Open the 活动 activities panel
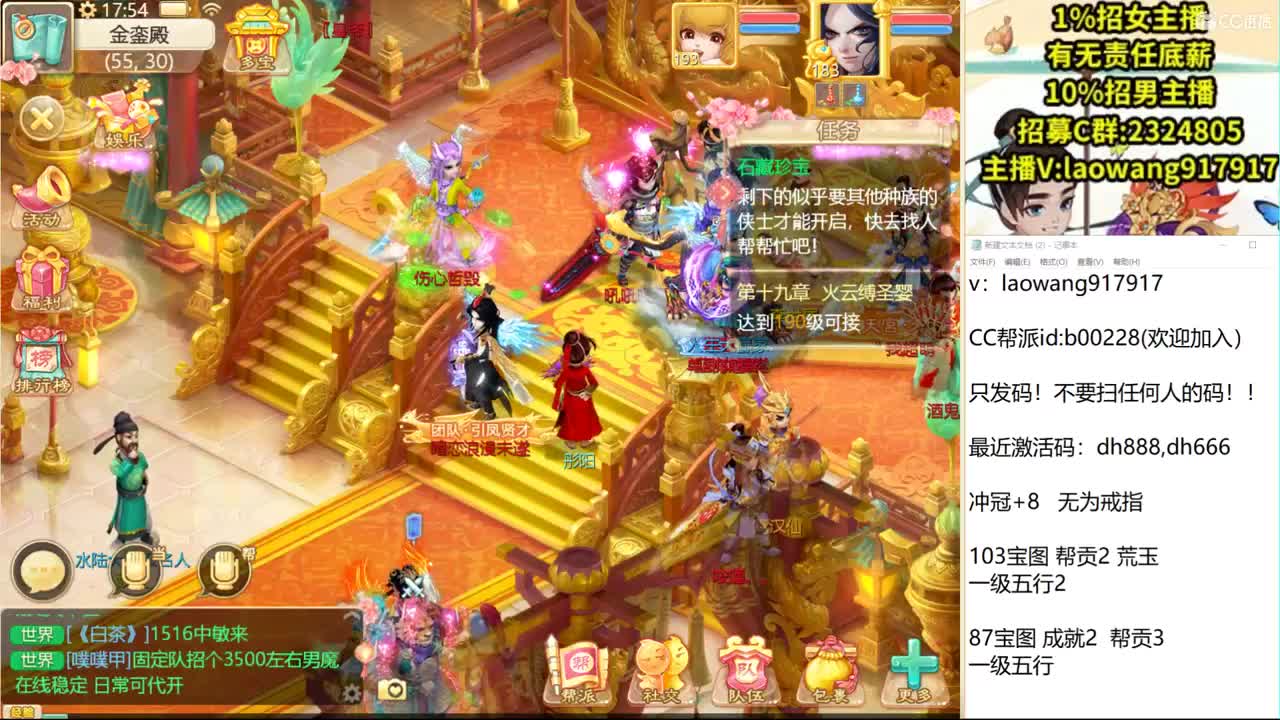The width and height of the screenshot is (1280, 720). pyautogui.click(x=40, y=198)
